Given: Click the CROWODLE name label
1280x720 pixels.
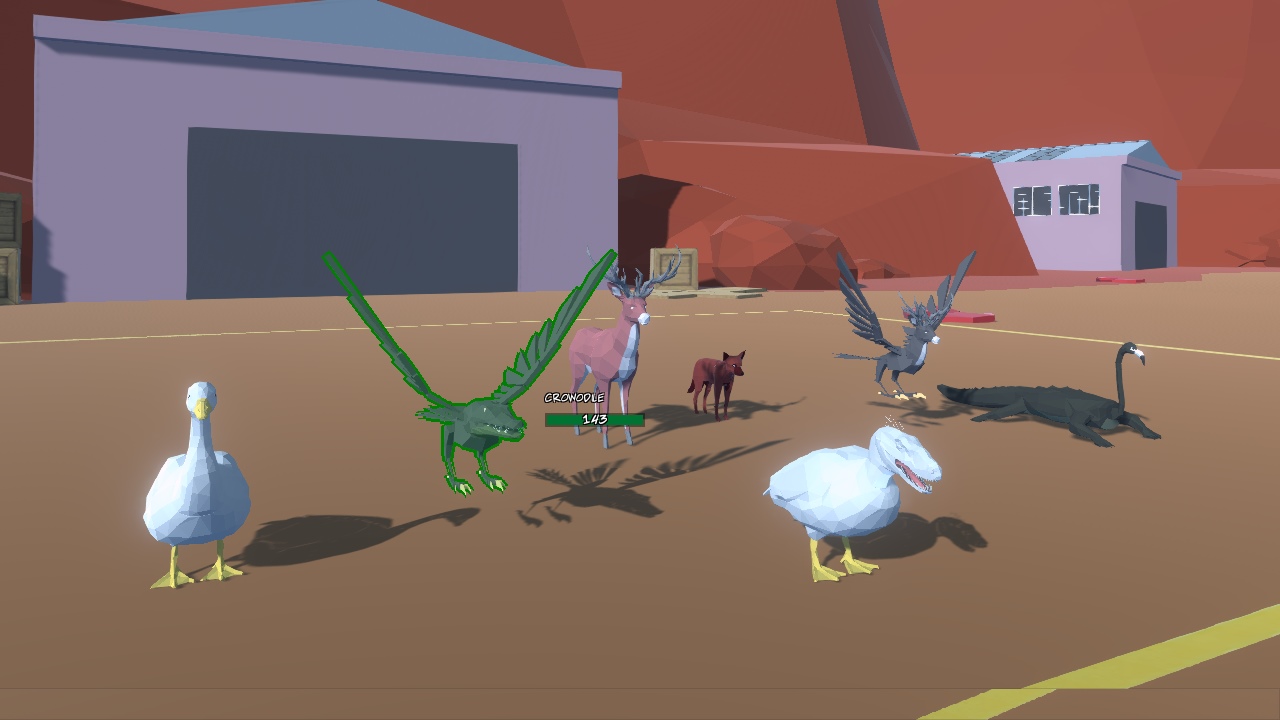Looking at the screenshot, I should [575, 396].
